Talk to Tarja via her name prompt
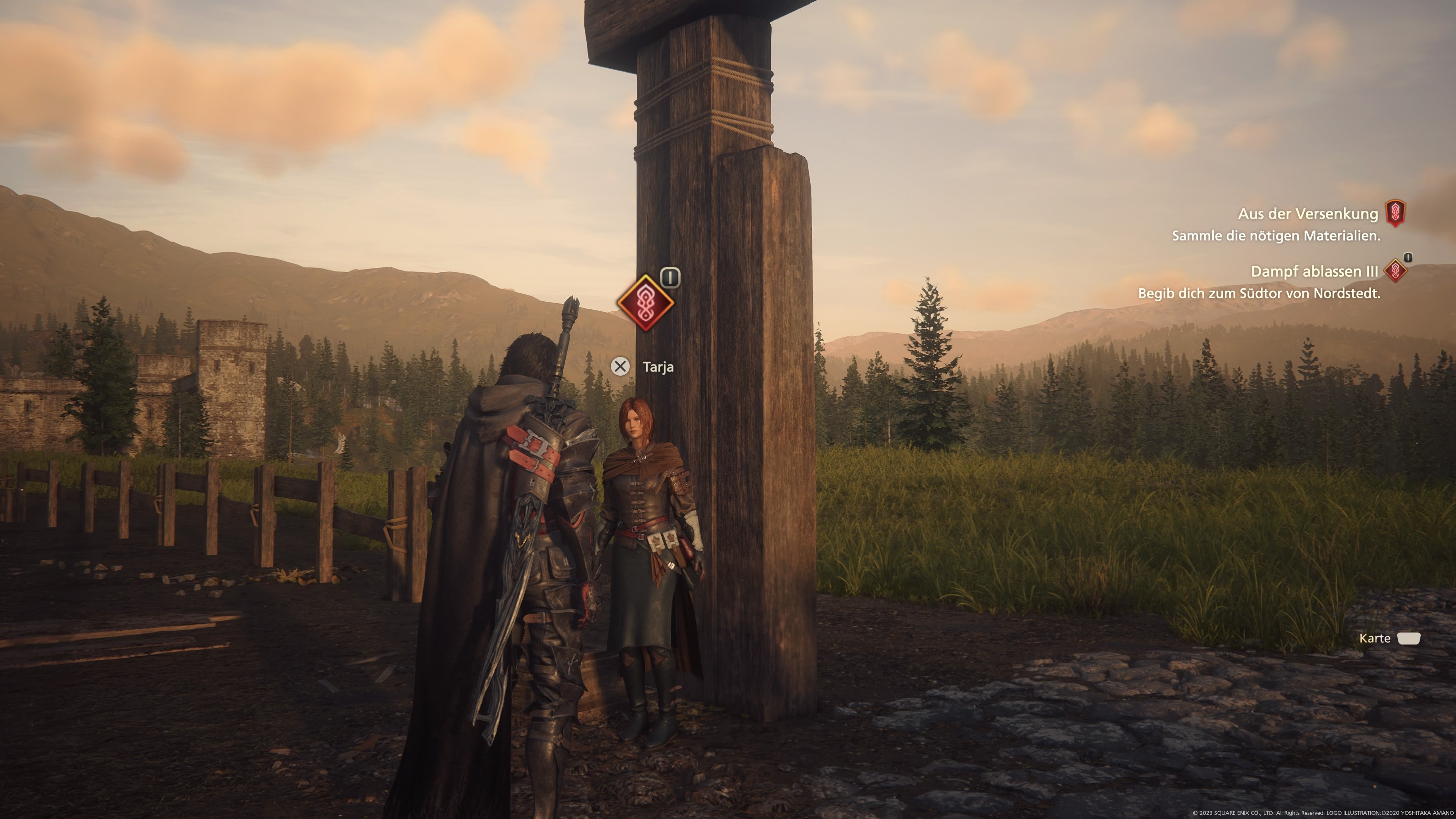Viewport: 1456px width, 819px height. (x=657, y=367)
